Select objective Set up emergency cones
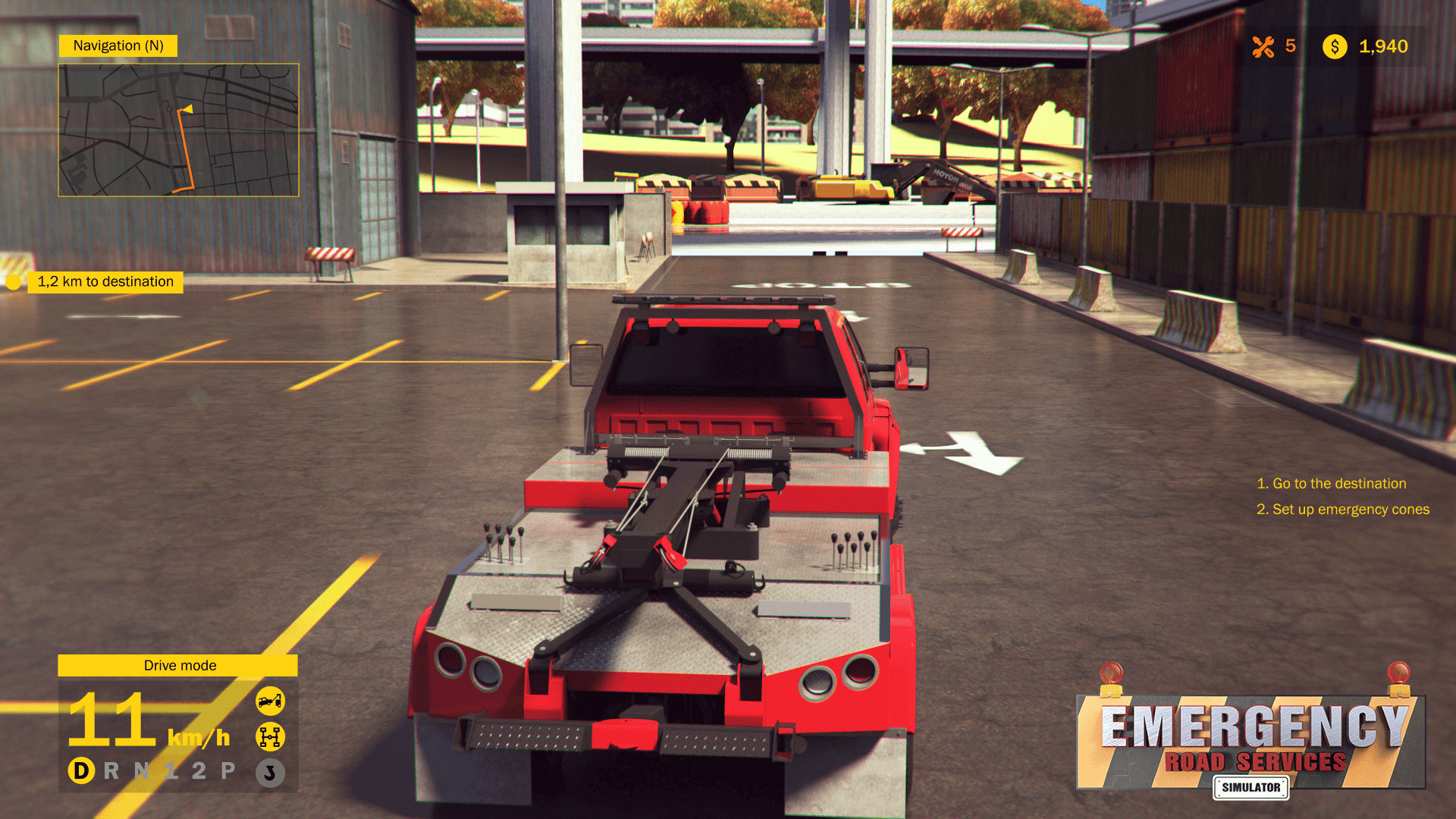1456x819 pixels. tap(1344, 510)
